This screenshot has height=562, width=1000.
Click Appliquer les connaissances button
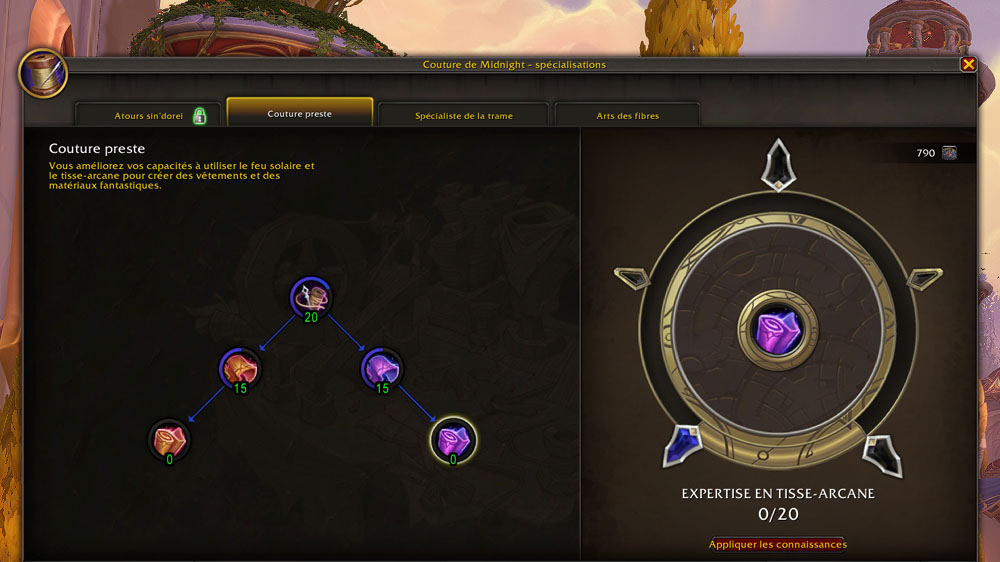pyautogui.click(x=777, y=545)
